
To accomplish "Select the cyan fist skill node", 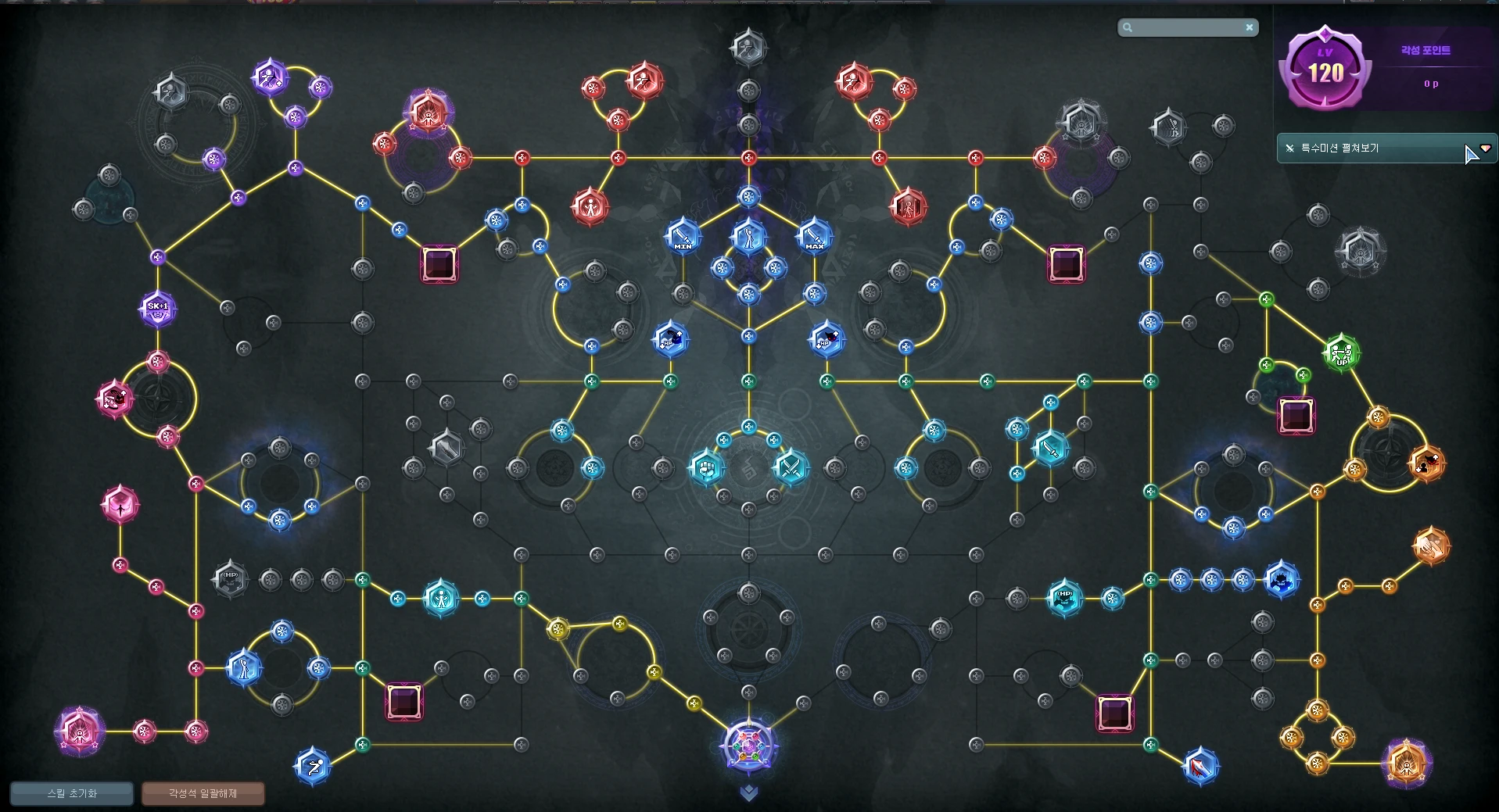I will [706, 467].
